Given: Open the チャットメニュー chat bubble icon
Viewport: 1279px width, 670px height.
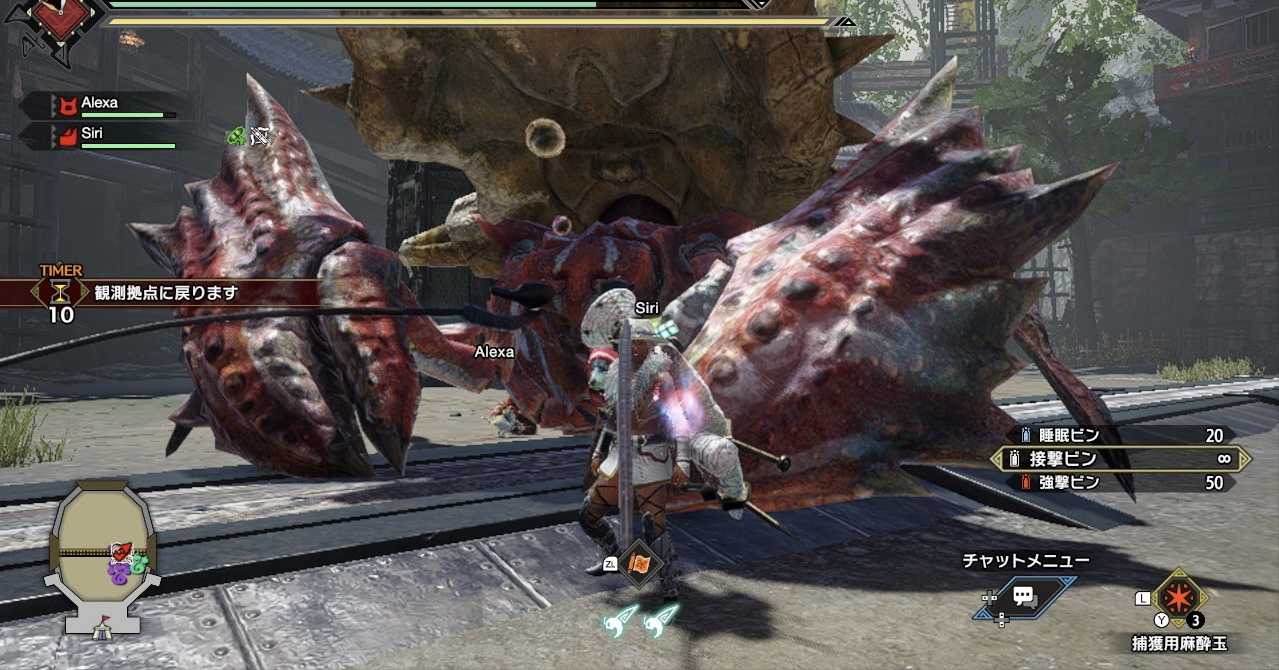Looking at the screenshot, I should click(x=1023, y=596).
